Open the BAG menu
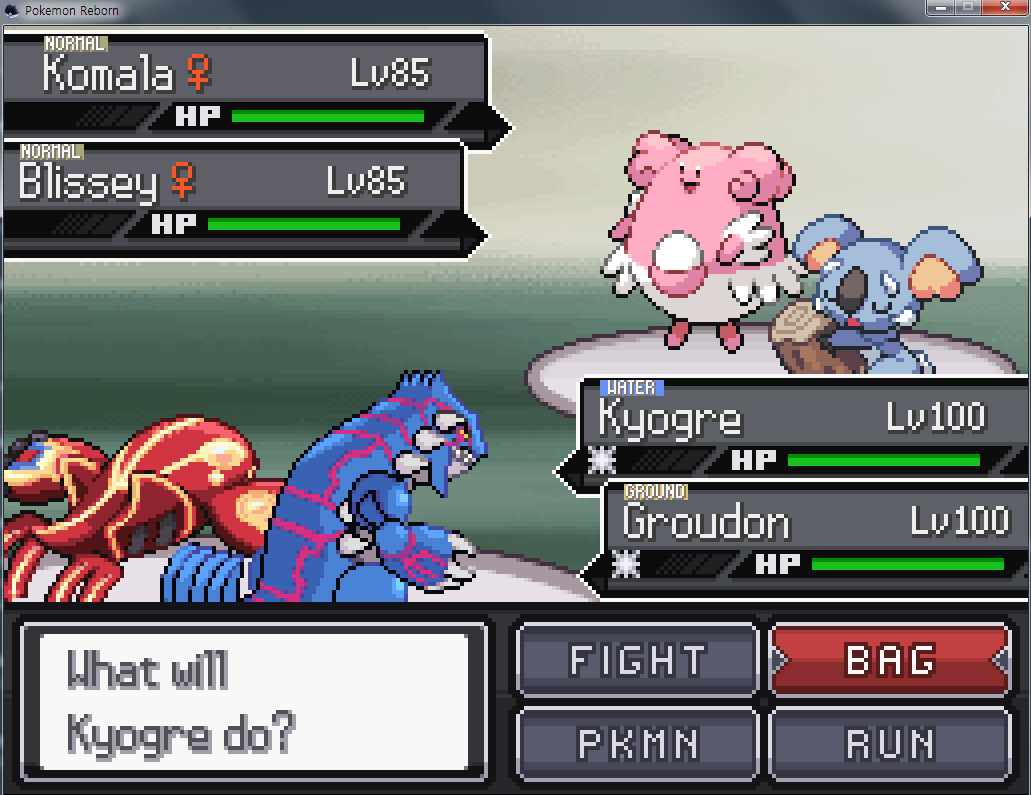 tap(889, 660)
